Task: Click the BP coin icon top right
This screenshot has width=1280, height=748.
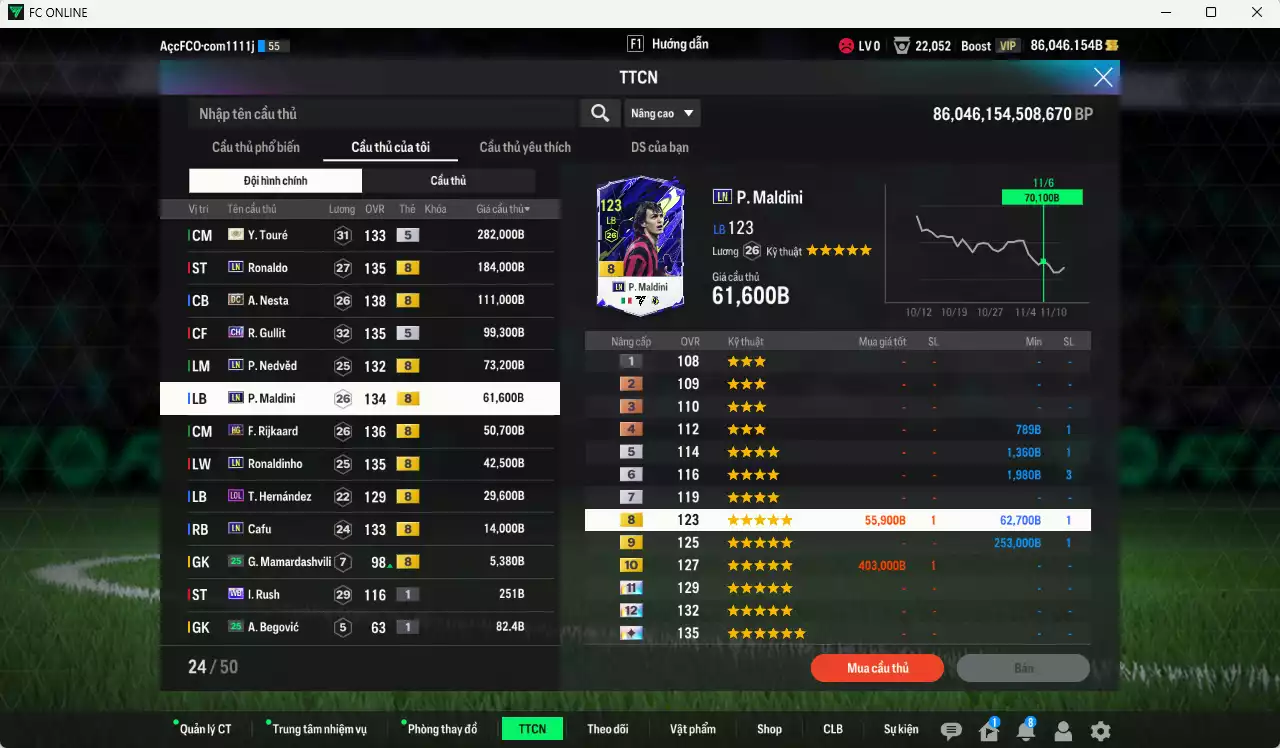Action: (x=1113, y=45)
